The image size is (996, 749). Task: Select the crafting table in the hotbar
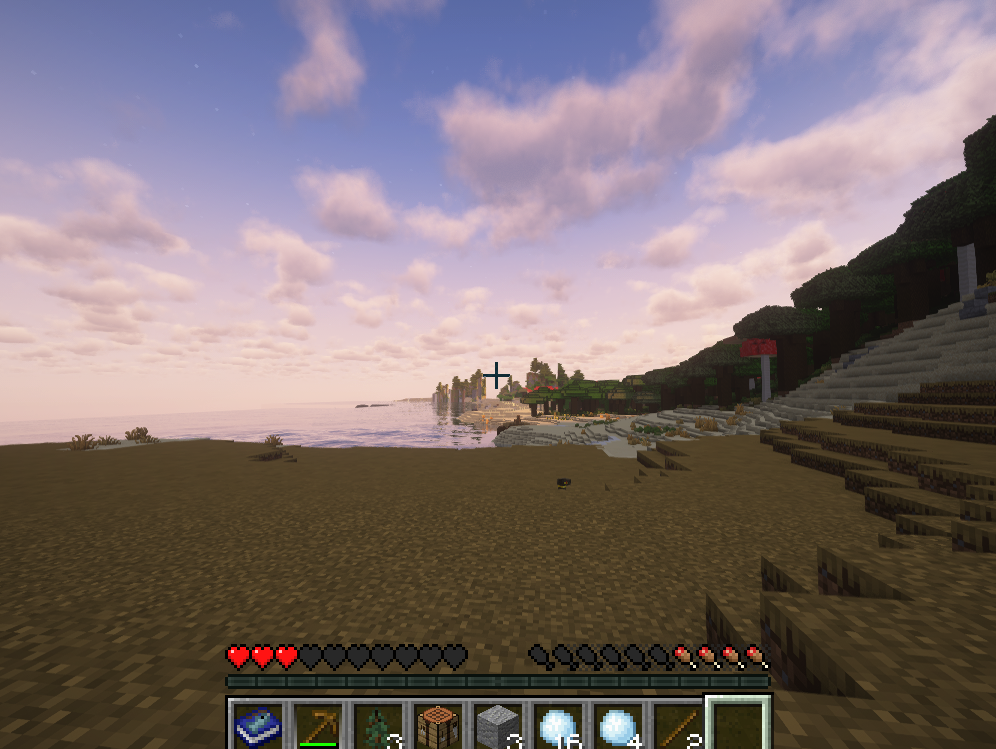(x=437, y=726)
